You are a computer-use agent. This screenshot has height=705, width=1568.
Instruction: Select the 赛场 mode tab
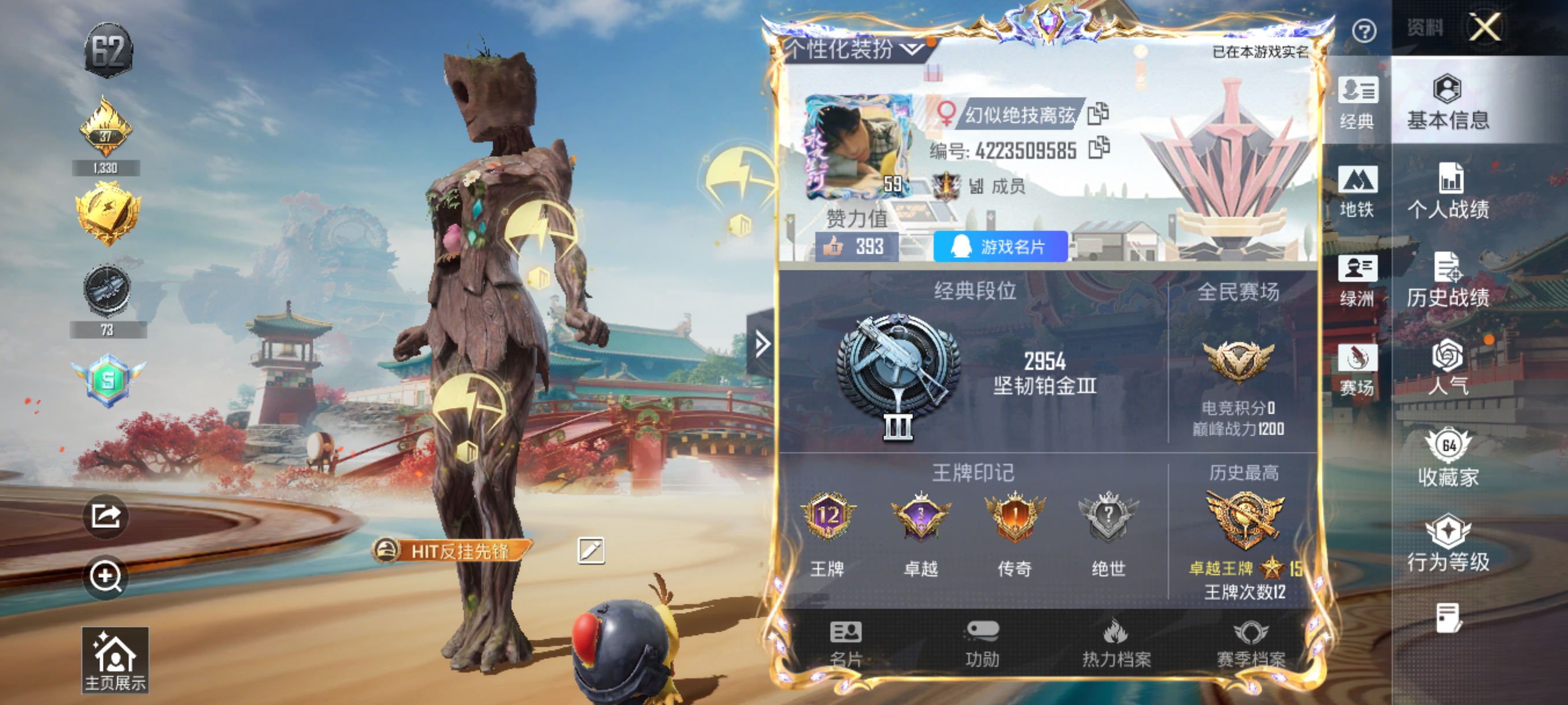[1357, 368]
